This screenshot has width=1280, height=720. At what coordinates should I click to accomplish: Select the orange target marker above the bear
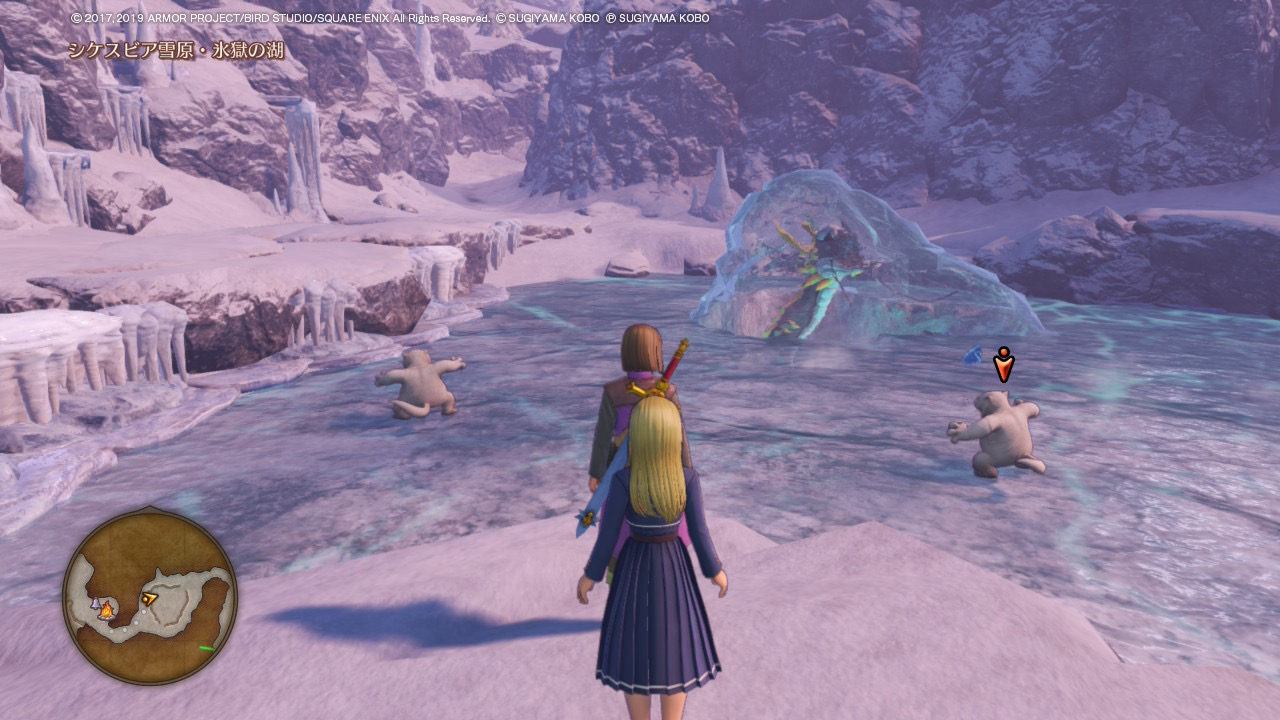1003,365
